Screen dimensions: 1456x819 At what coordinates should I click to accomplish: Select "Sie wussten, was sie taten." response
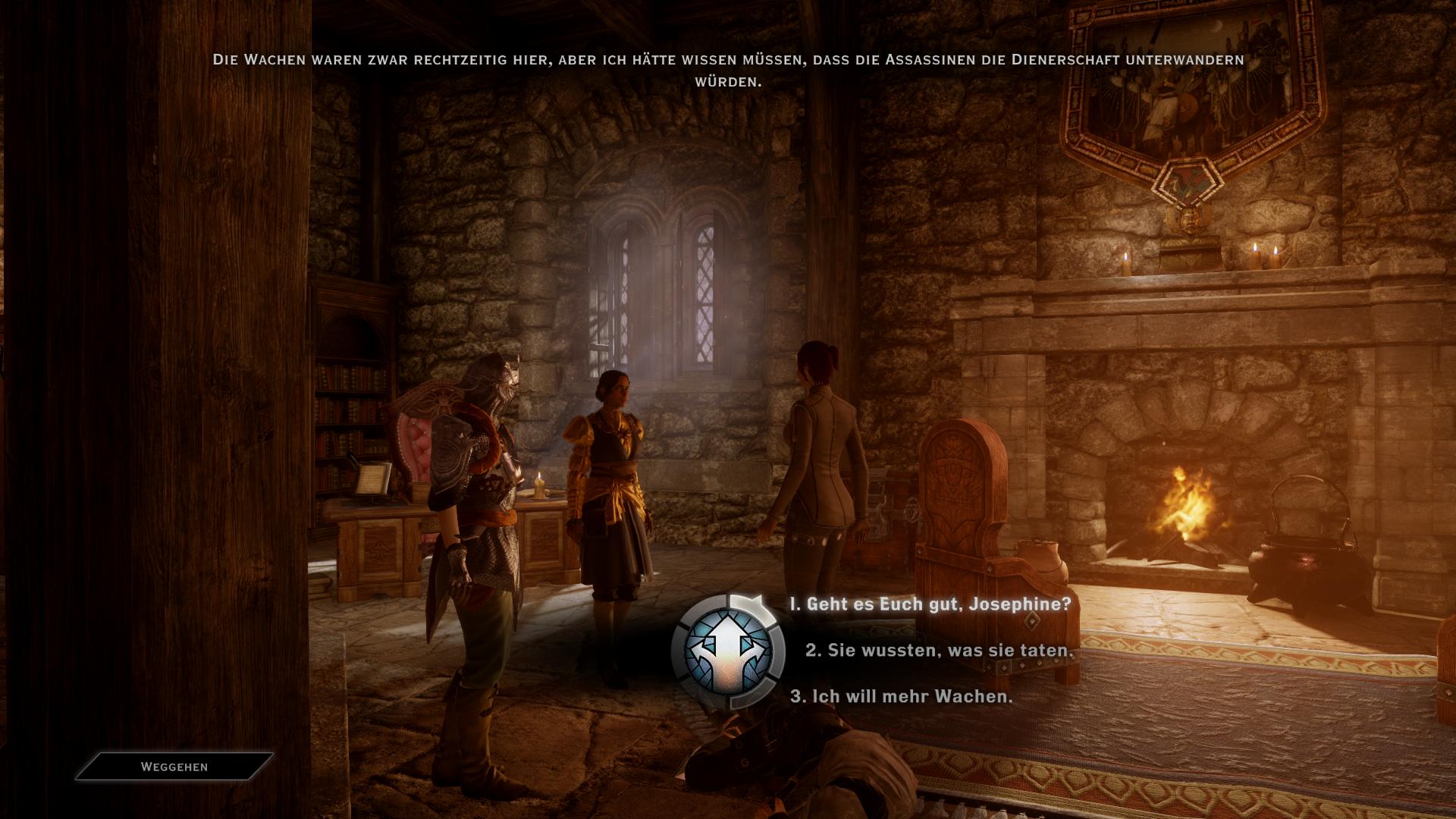(940, 651)
